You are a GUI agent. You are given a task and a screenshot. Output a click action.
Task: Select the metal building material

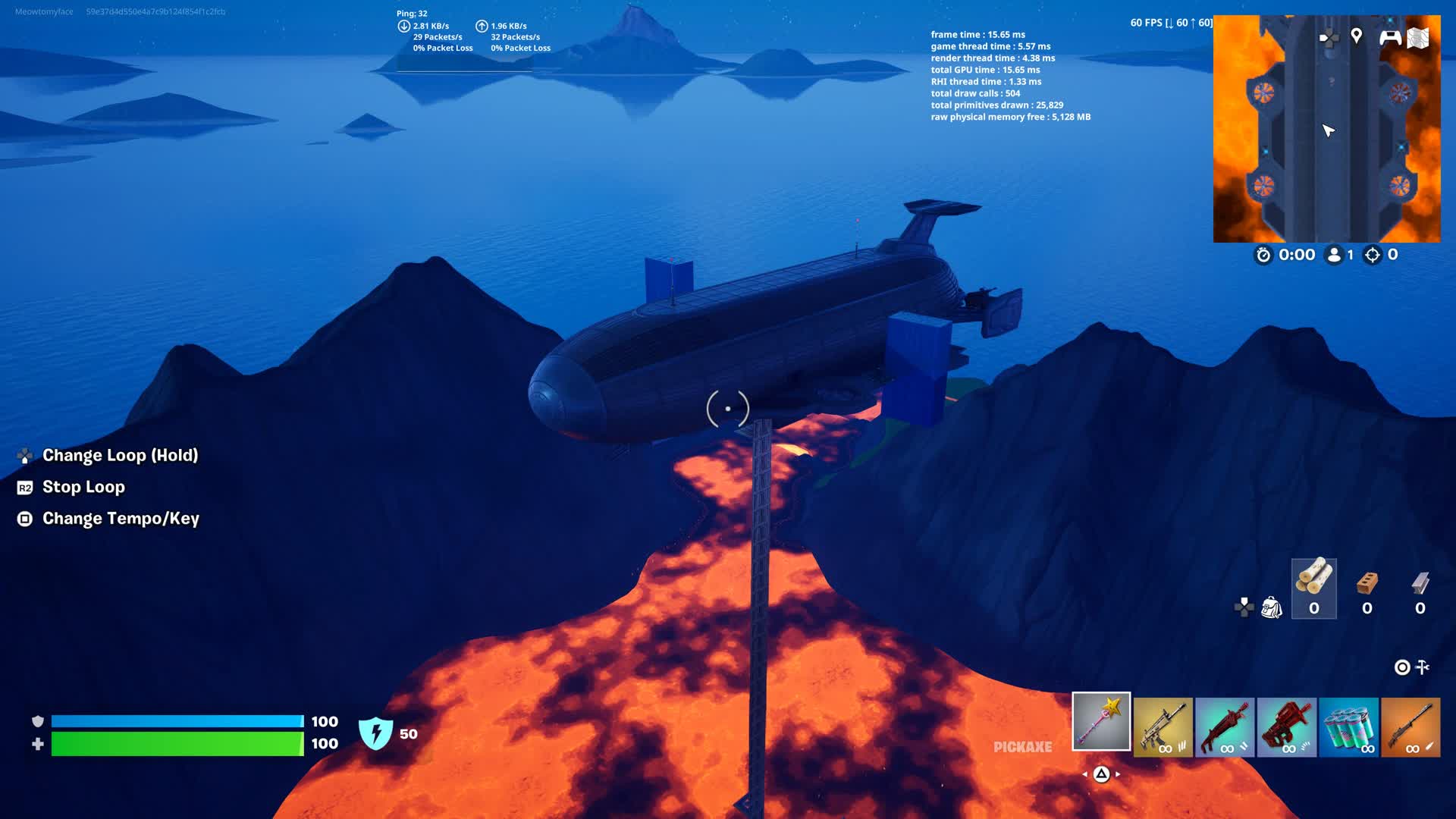click(1420, 588)
